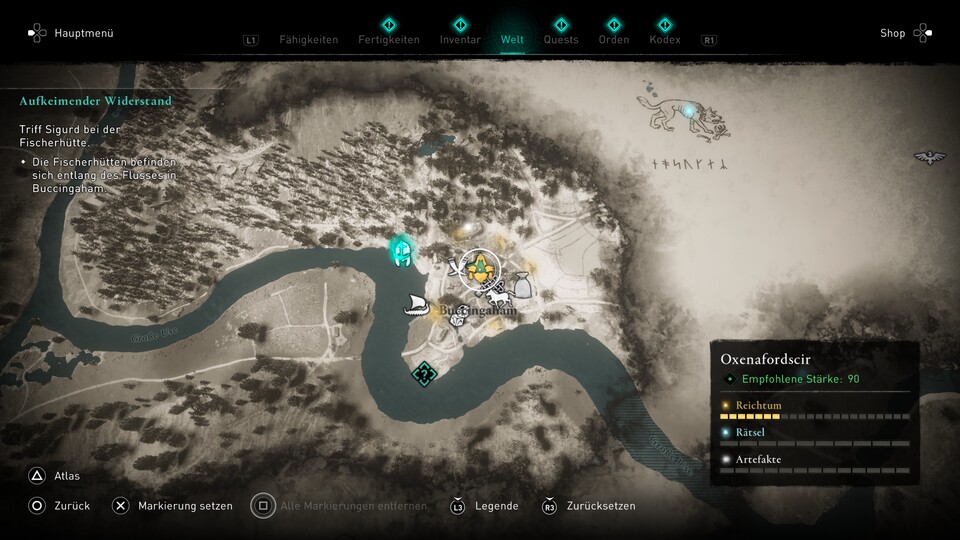Select the teal question-mark diamond marker
960x540 pixels.
tap(425, 375)
